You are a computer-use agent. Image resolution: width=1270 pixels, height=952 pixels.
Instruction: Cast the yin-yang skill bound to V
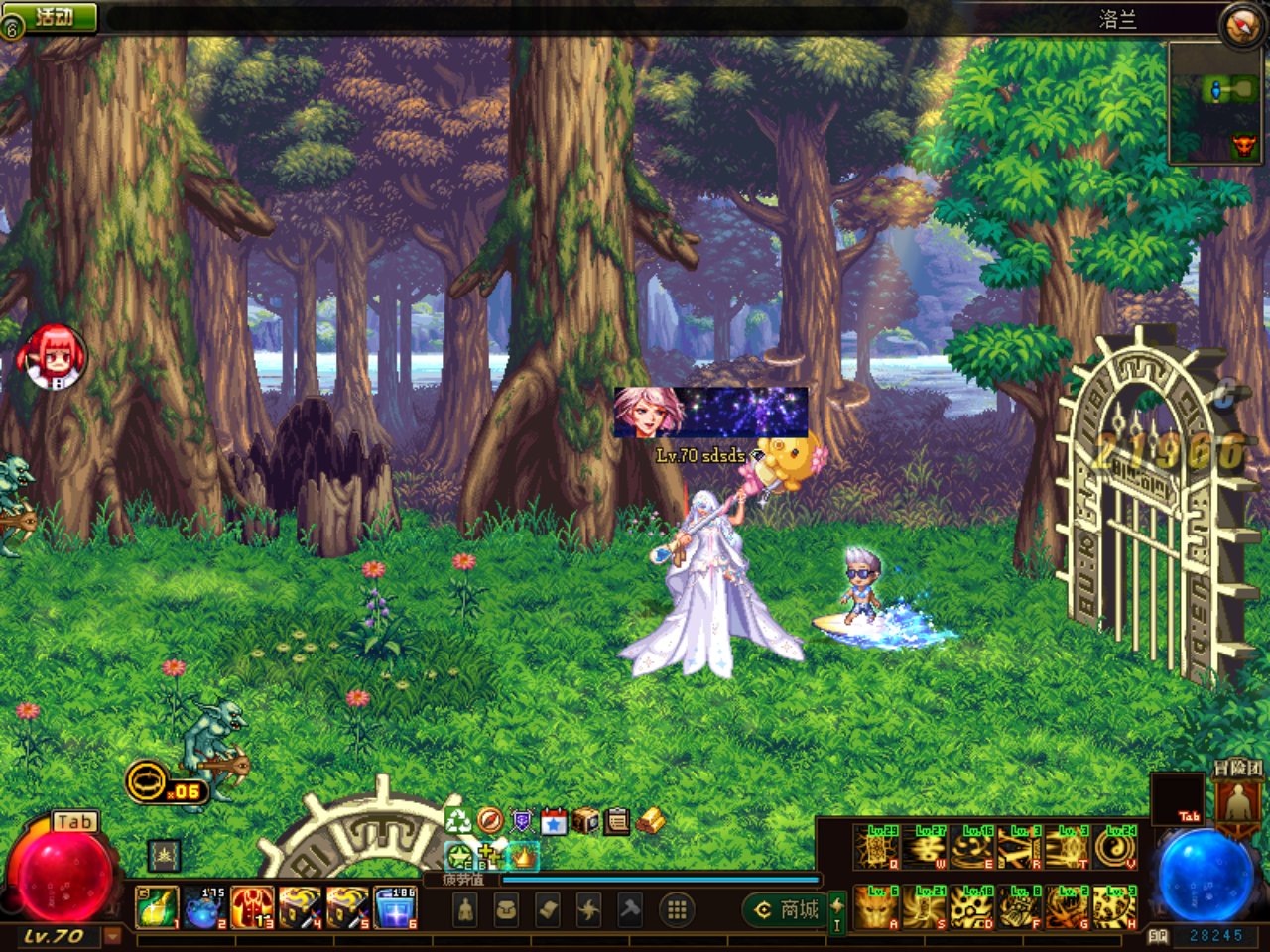(x=1115, y=848)
